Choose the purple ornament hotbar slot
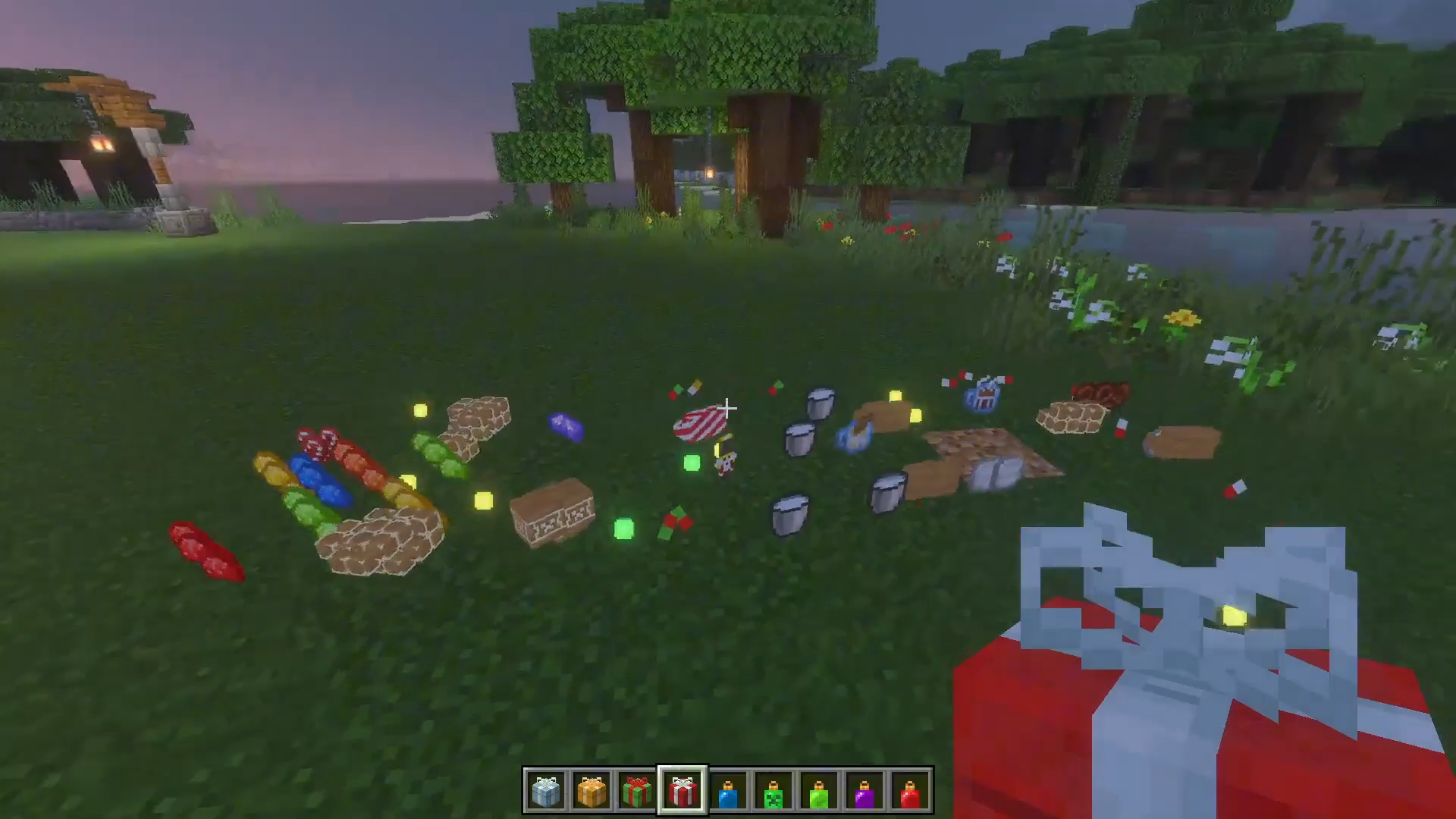 point(864,792)
